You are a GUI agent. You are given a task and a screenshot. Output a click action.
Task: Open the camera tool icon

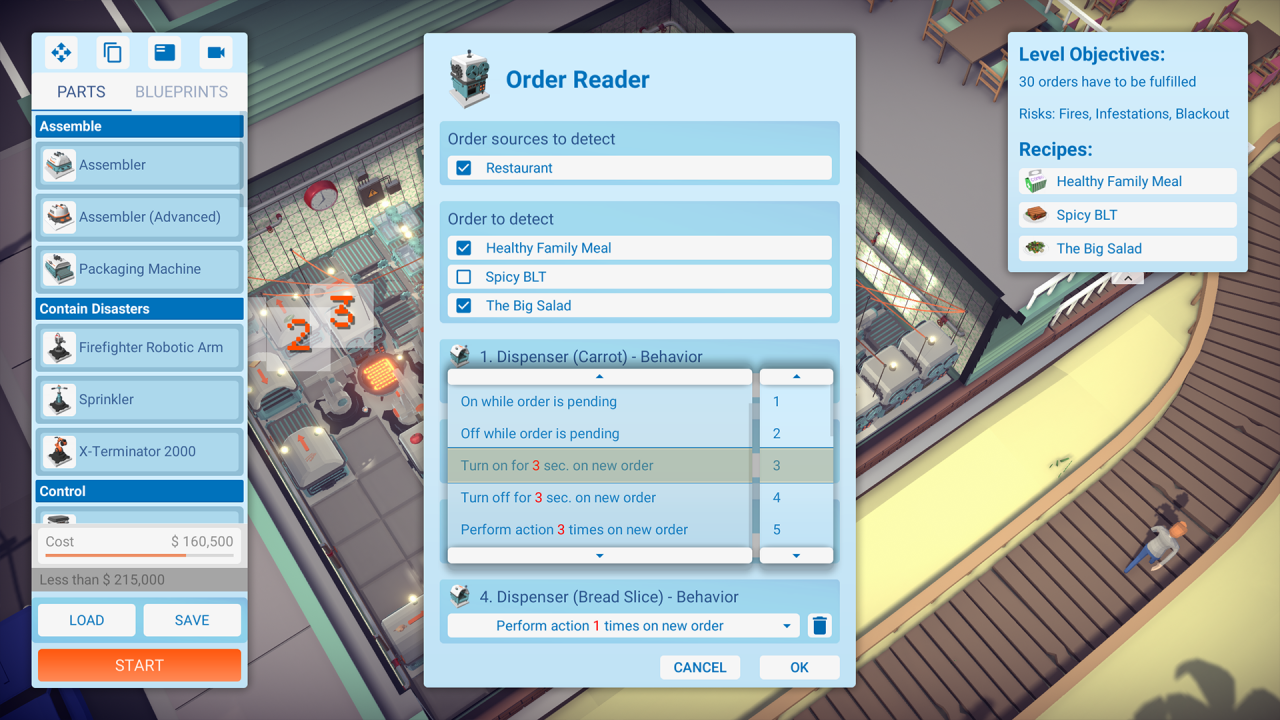point(216,53)
